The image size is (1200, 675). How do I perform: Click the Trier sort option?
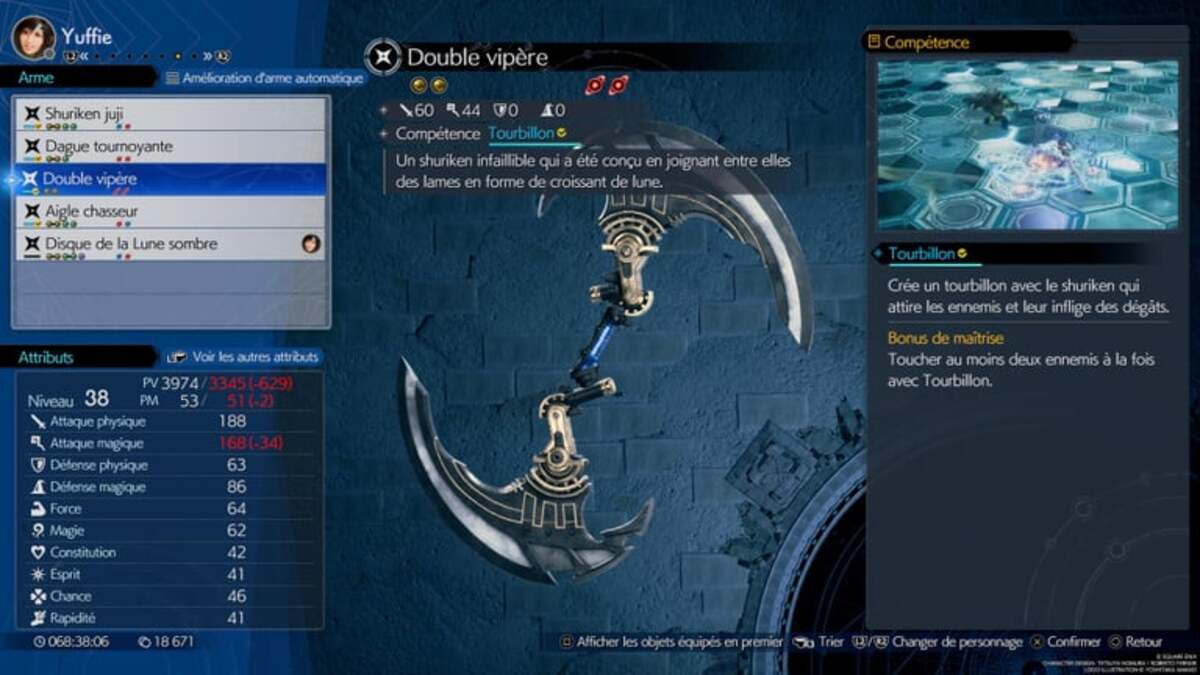tap(820, 642)
